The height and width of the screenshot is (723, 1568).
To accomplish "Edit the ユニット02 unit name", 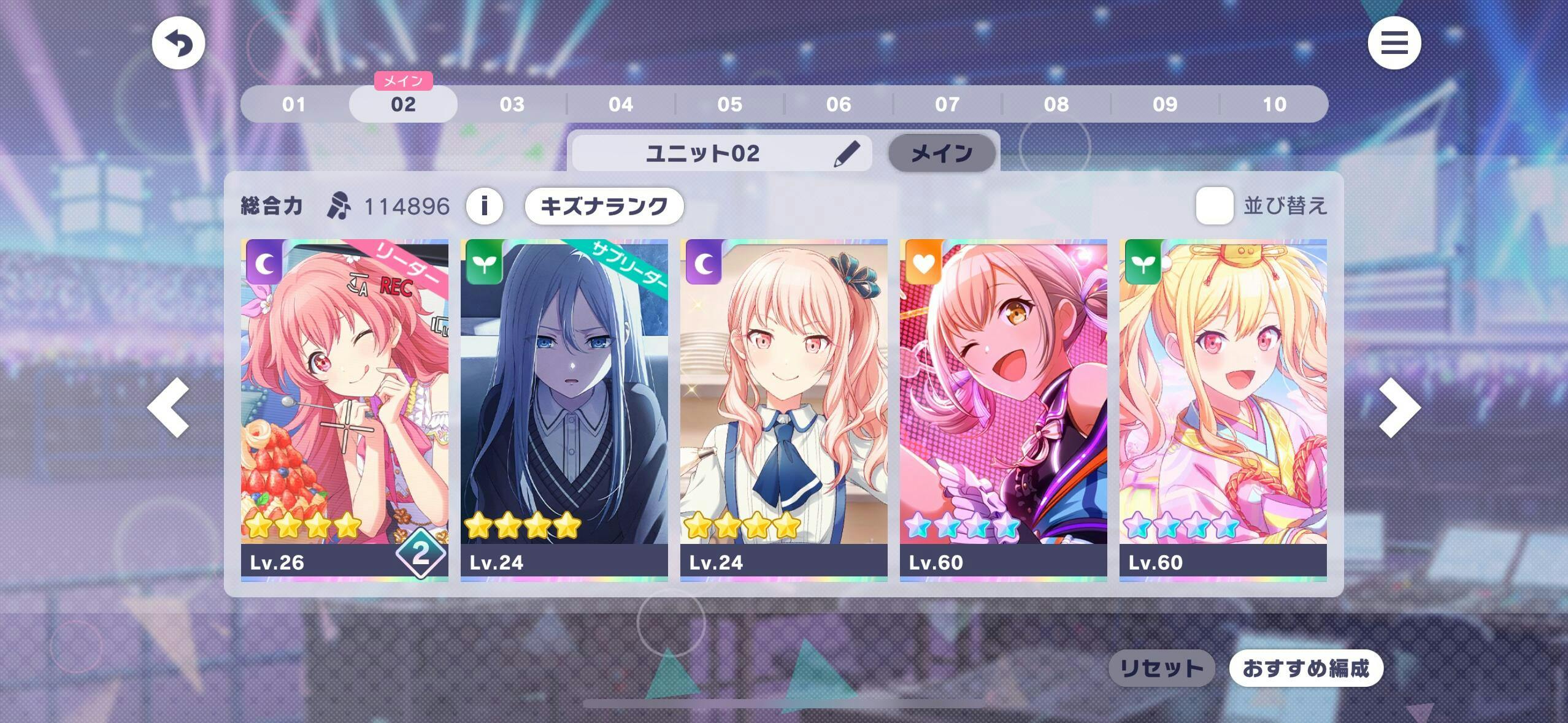I will click(847, 153).
